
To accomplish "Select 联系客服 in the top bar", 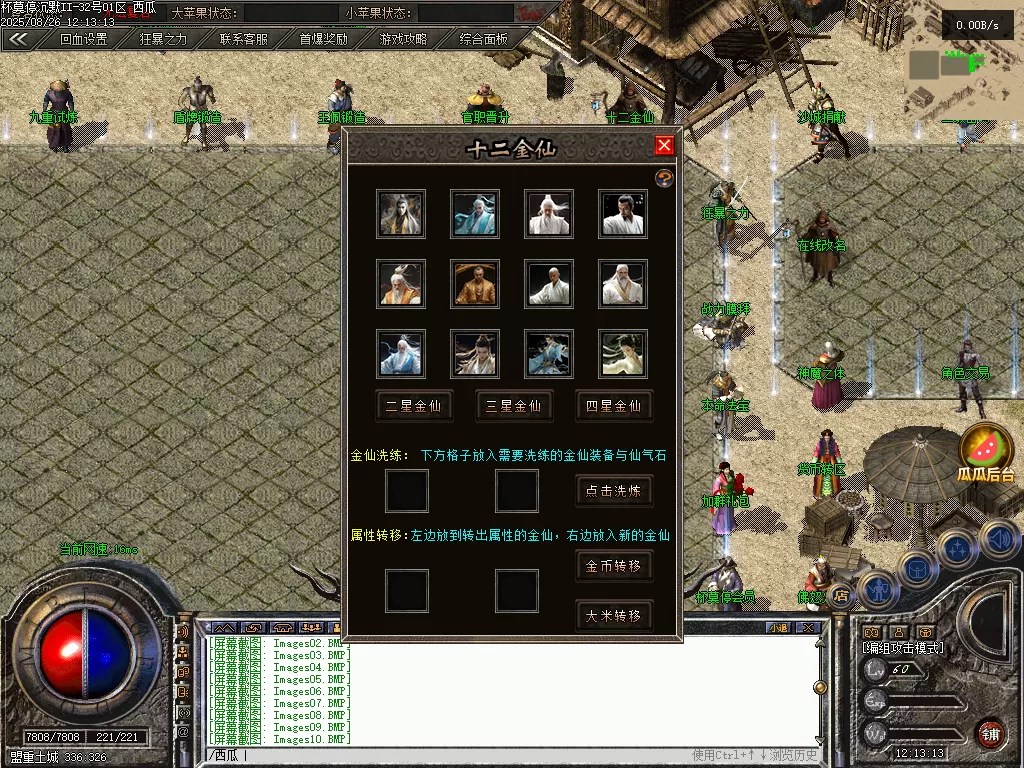I will click(243, 40).
